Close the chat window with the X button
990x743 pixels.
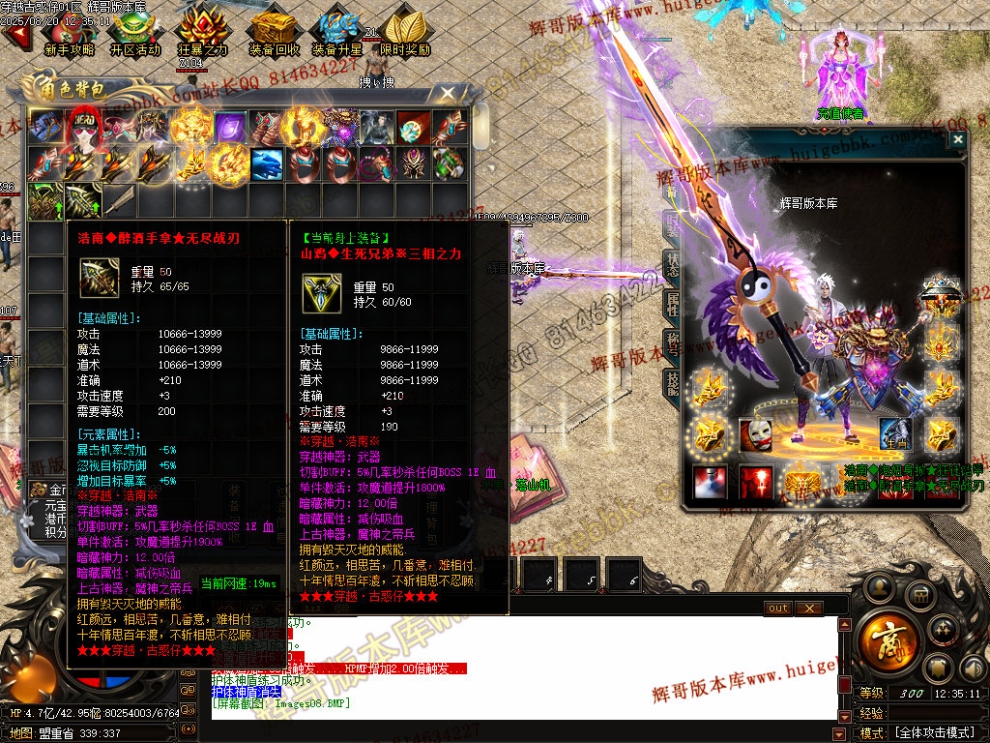coord(808,608)
